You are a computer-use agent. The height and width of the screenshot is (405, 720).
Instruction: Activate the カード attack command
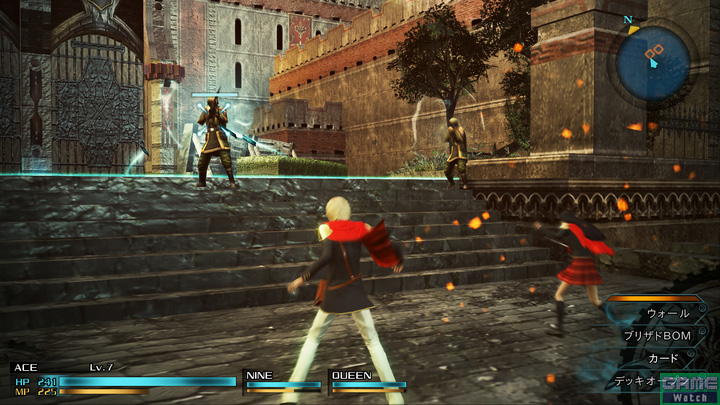coord(663,357)
